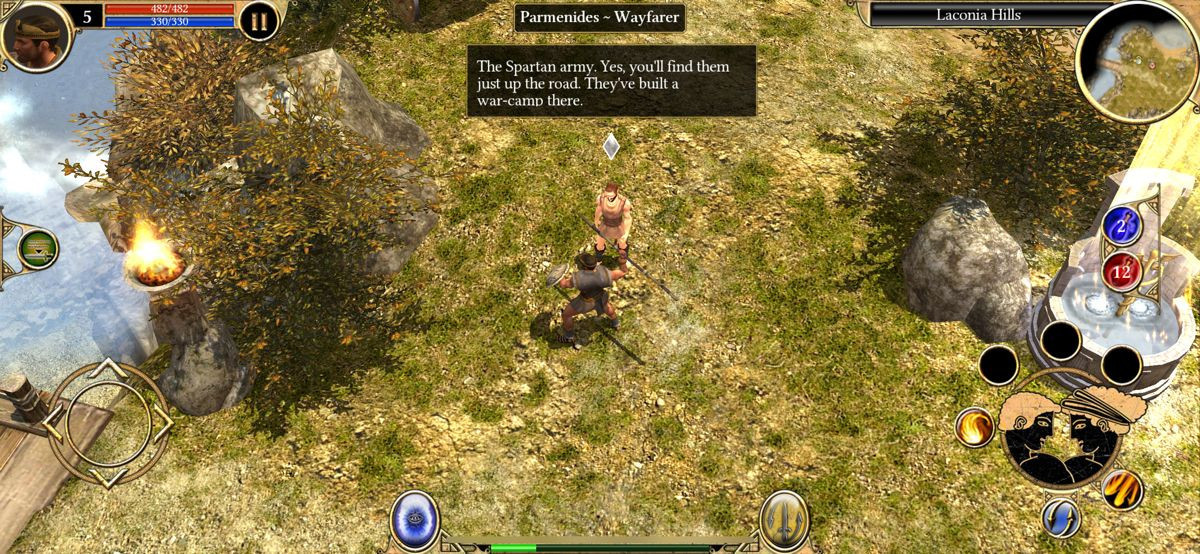Tap the green round button at the left edge

(38, 248)
